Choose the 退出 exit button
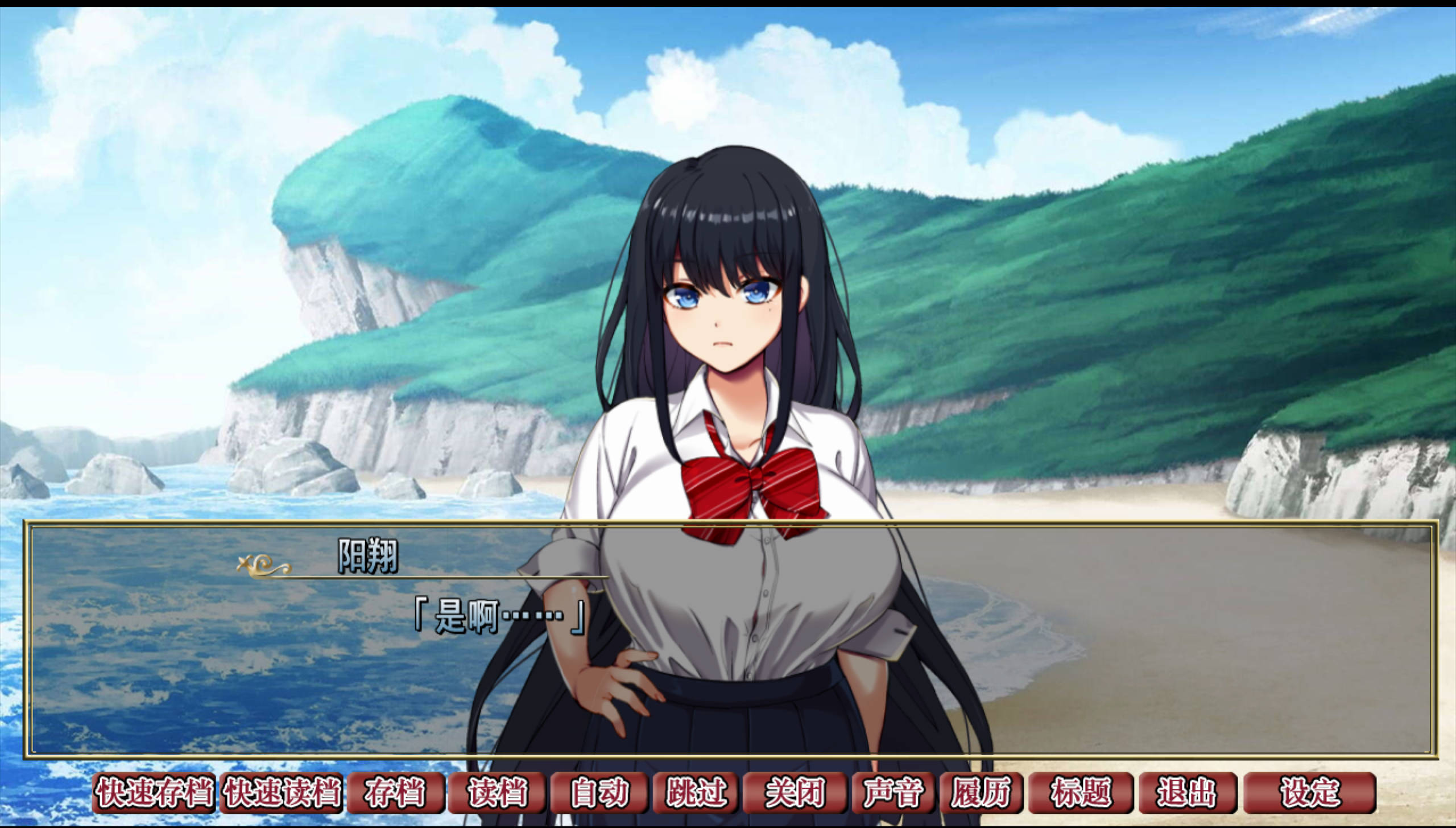Image resolution: width=1456 pixels, height=828 pixels. 1187,792
